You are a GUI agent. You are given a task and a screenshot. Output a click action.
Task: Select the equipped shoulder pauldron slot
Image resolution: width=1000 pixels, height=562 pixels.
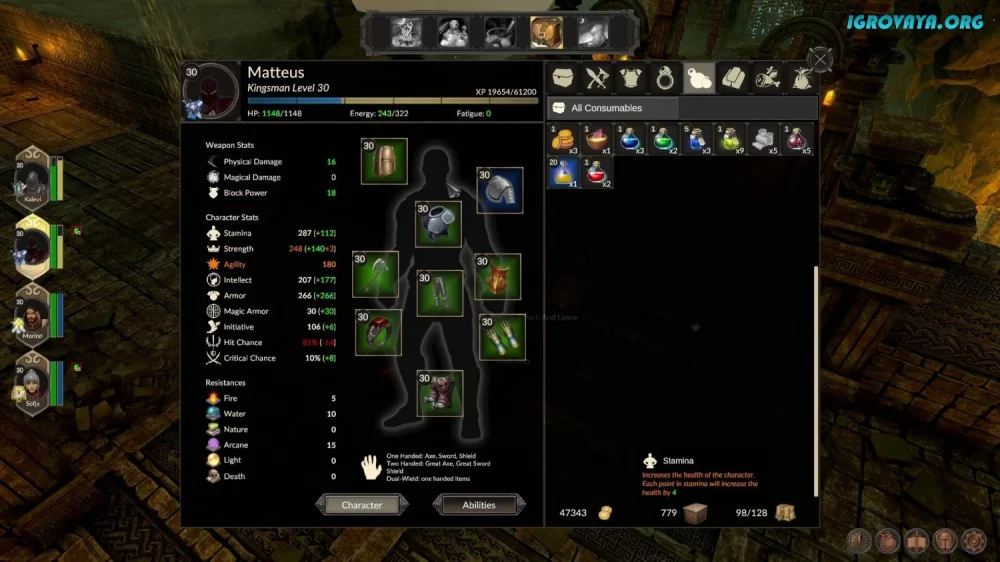499,190
